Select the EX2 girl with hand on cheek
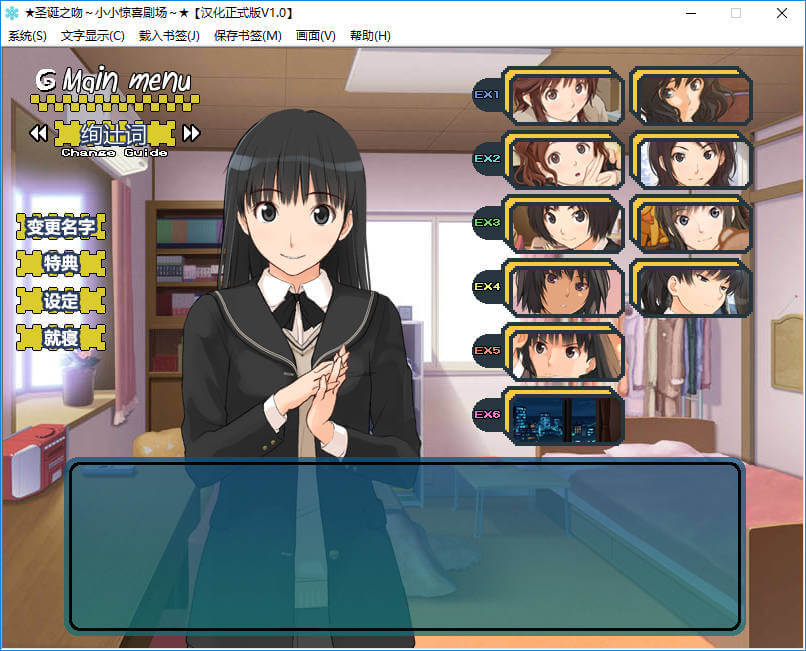This screenshot has height=651, width=806. 565,160
